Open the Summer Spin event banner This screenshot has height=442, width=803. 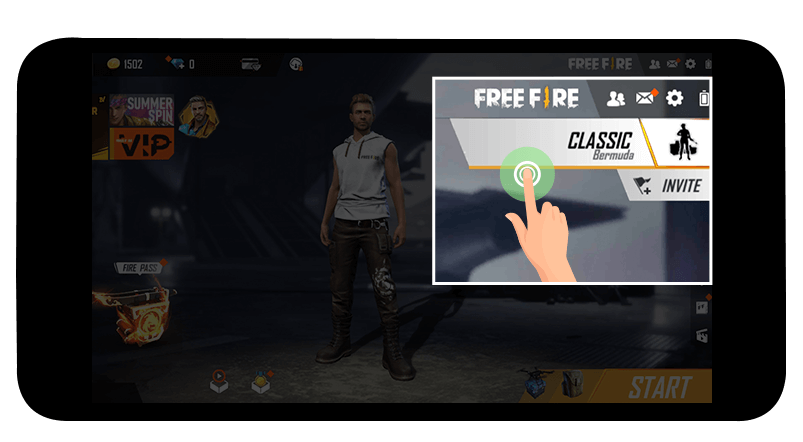(142, 110)
